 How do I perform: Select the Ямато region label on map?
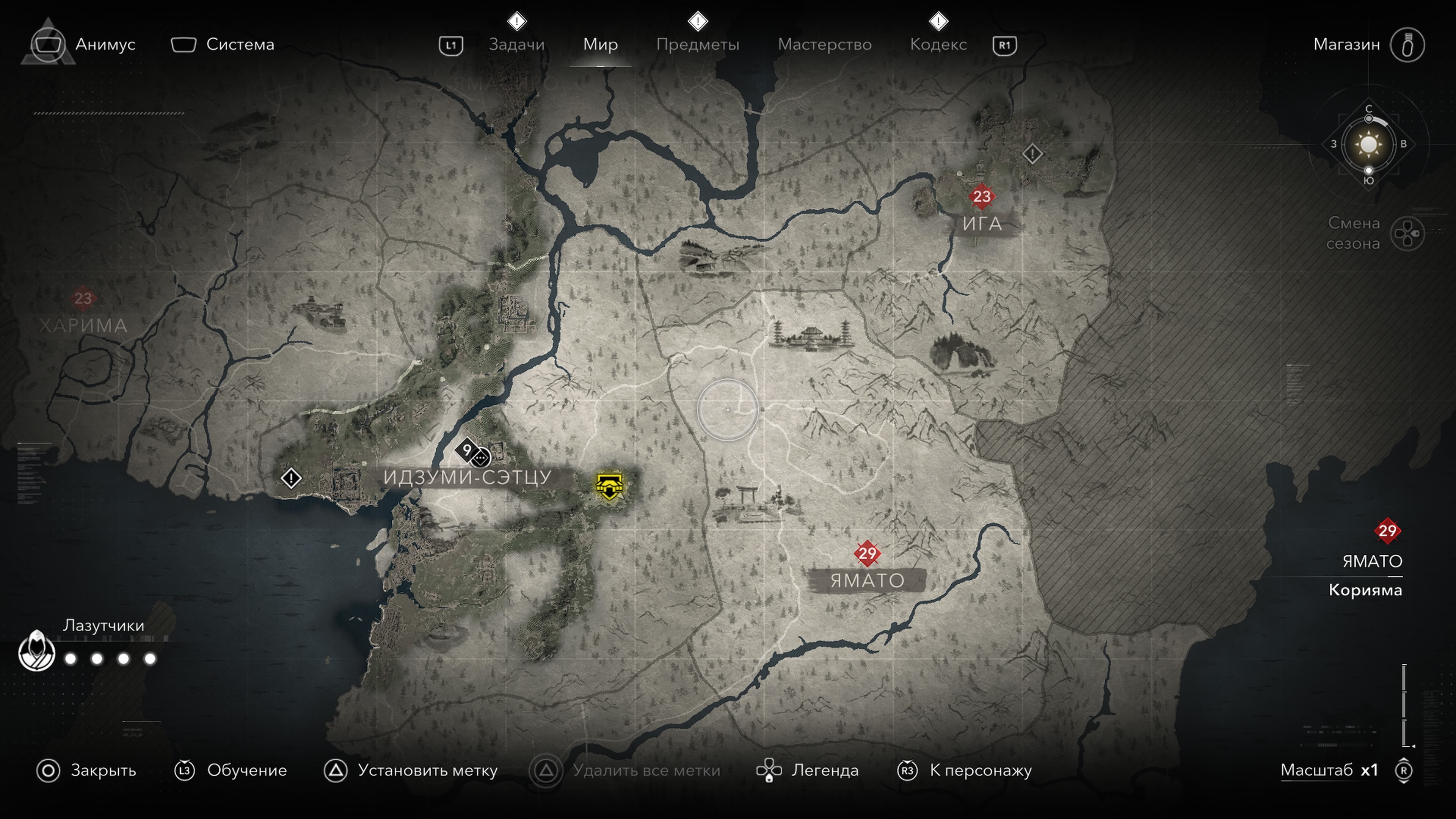pos(867,581)
